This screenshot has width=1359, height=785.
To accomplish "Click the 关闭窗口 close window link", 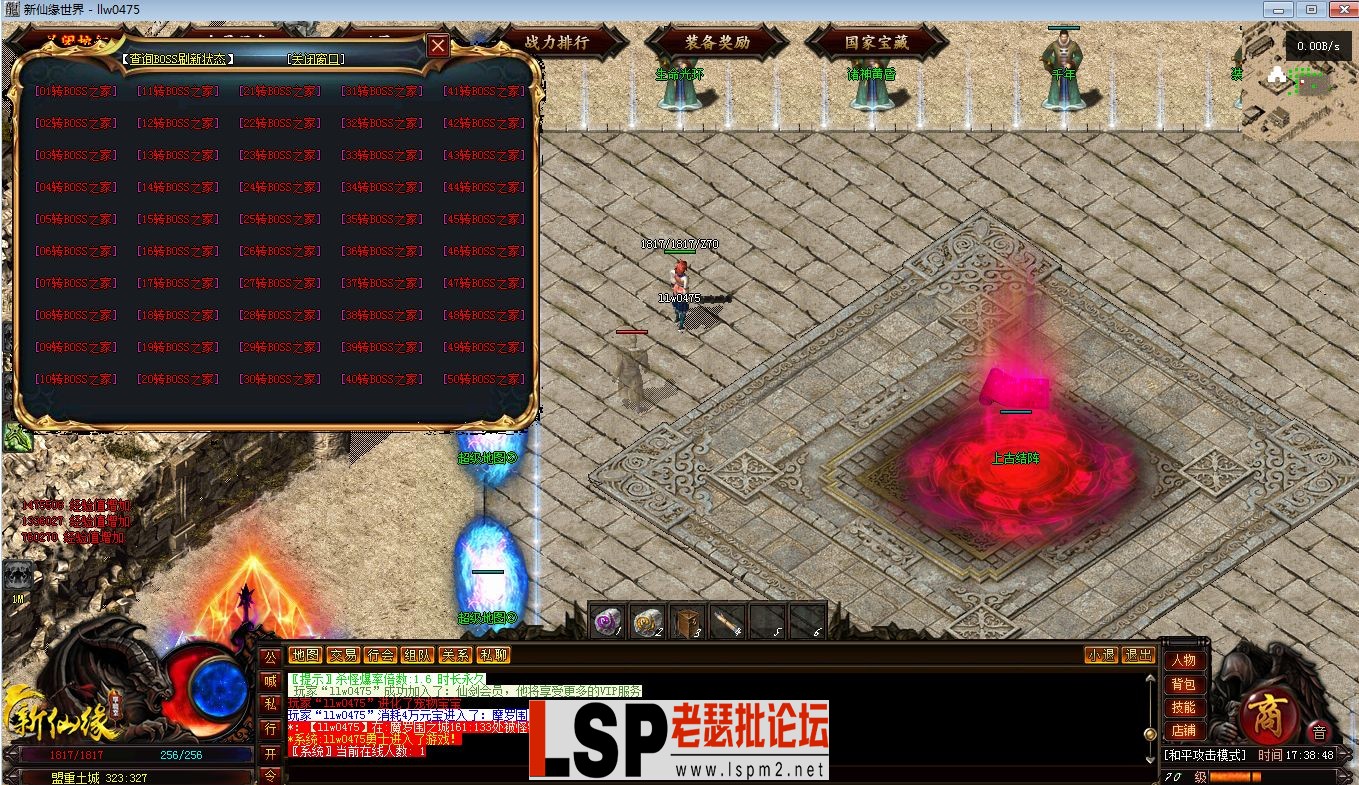I will click(316, 58).
